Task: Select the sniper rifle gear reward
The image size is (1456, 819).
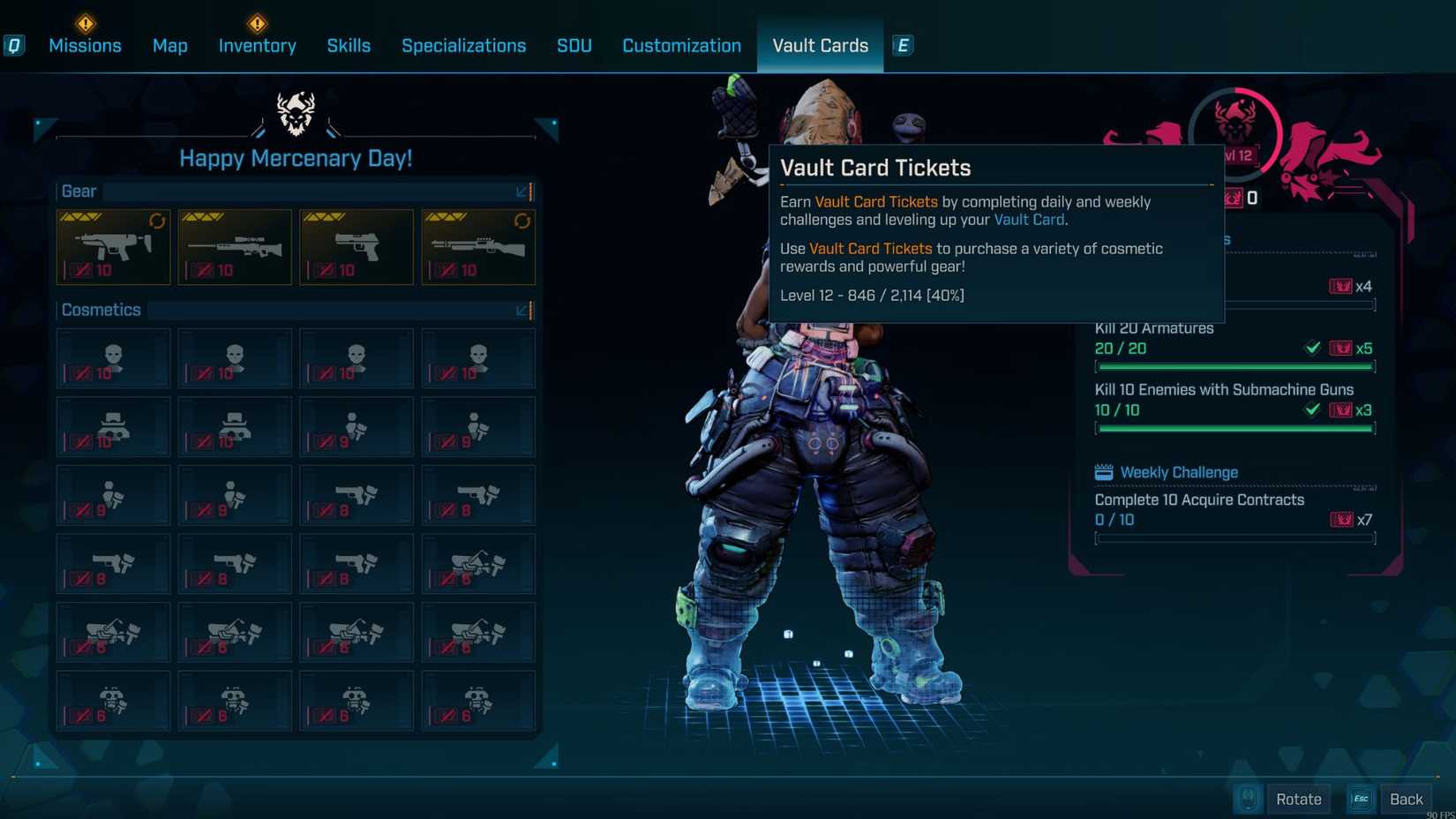Action: [x=235, y=247]
